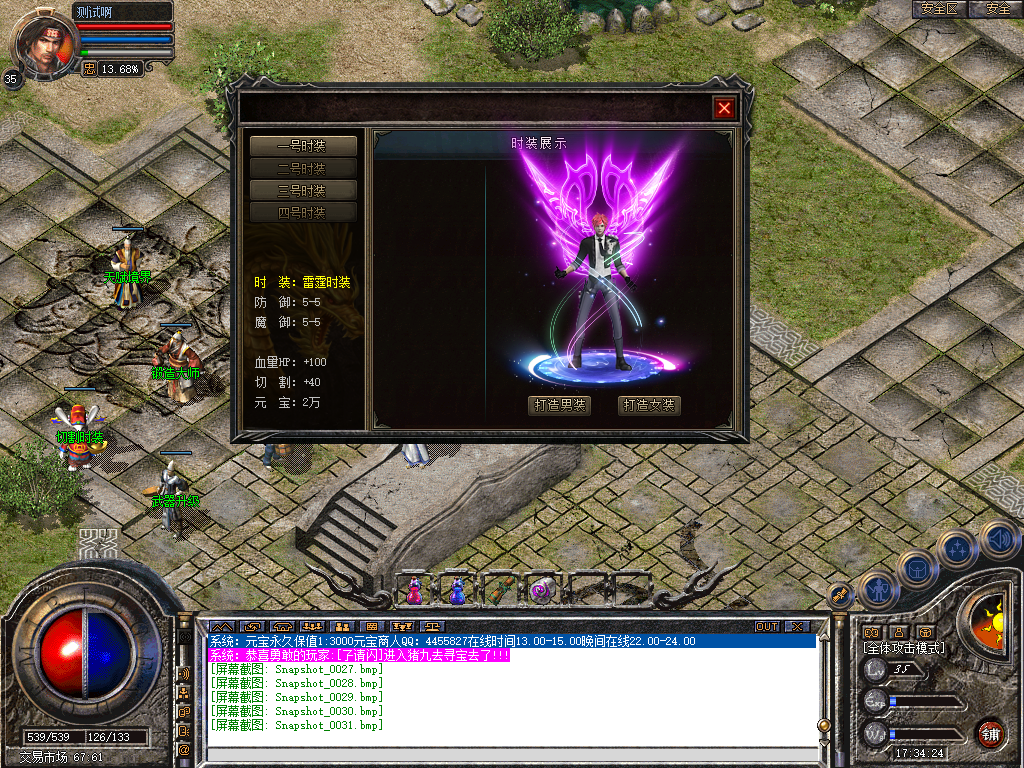Open the bag from the chest-shaped orb

click(x=917, y=568)
